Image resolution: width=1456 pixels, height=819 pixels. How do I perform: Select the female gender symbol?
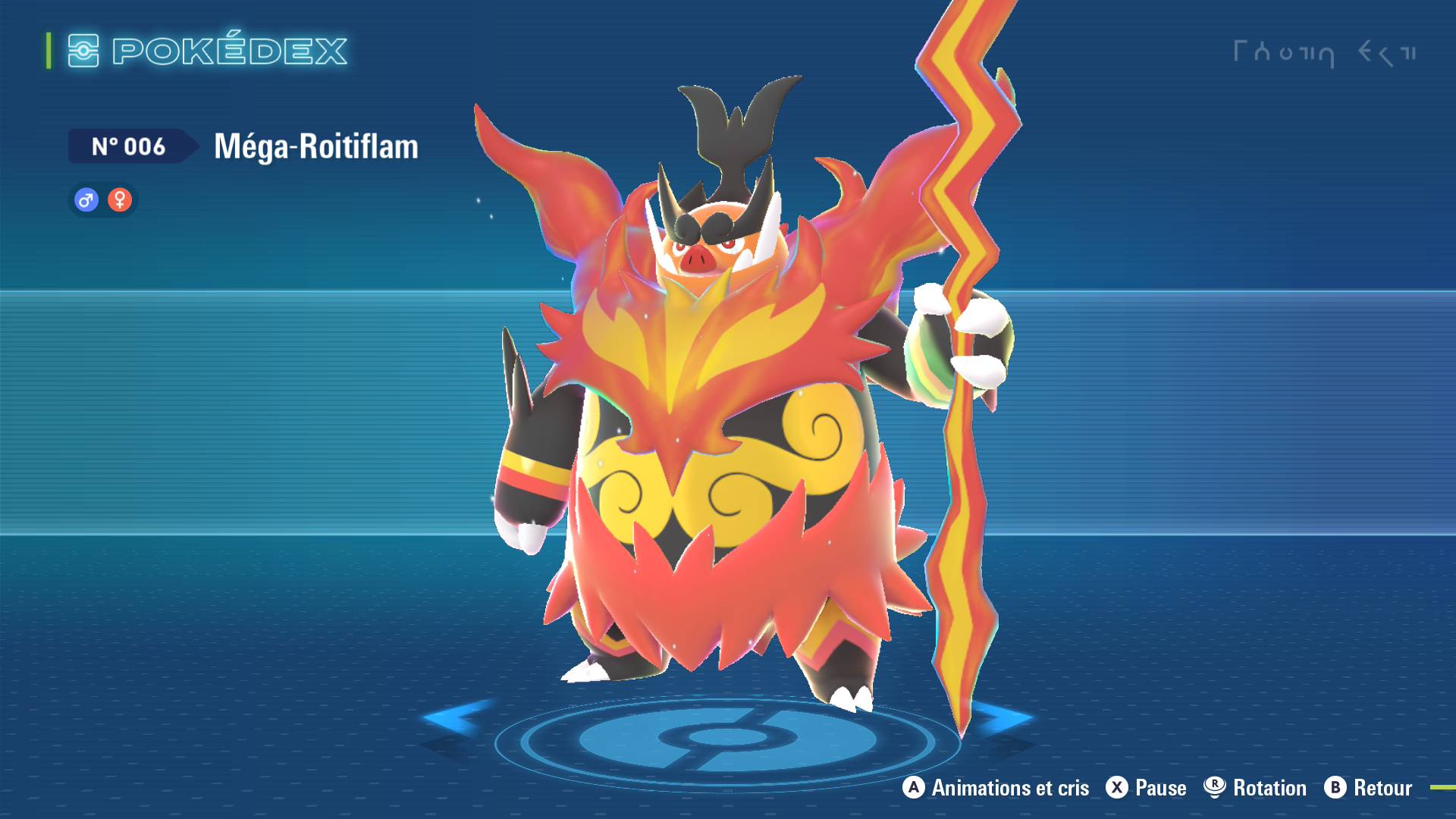121,200
